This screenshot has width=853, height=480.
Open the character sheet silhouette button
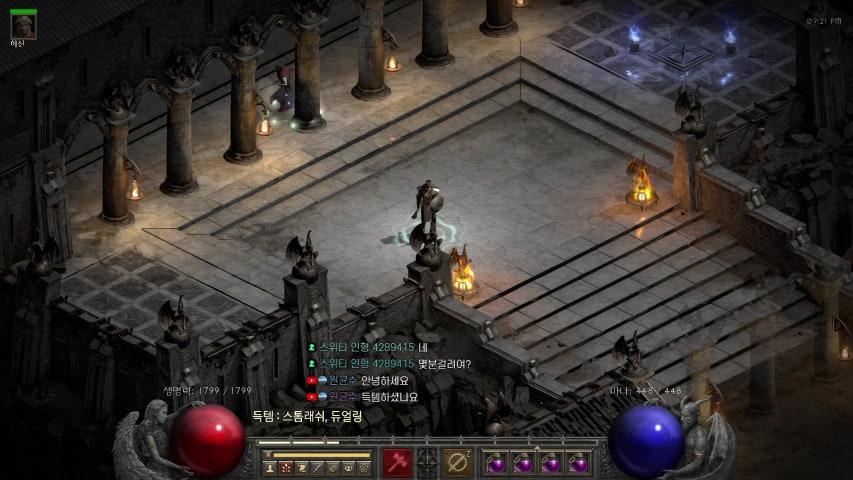tap(270, 467)
